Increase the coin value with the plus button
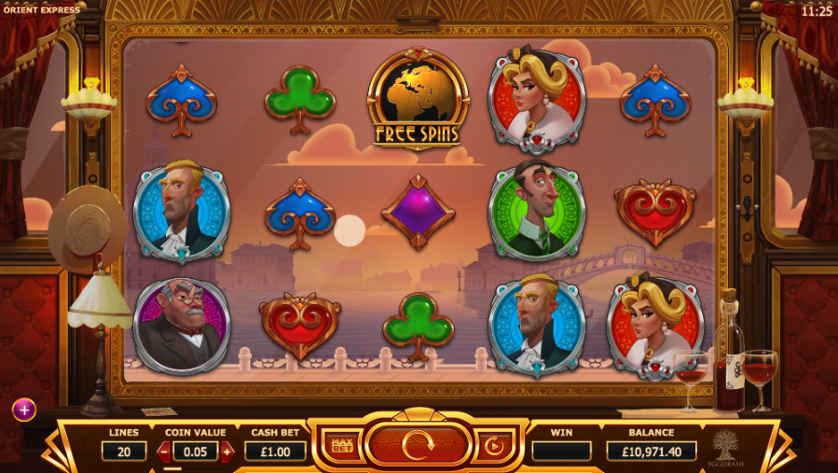This screenshot has height=473, width=838. [227, 452]
